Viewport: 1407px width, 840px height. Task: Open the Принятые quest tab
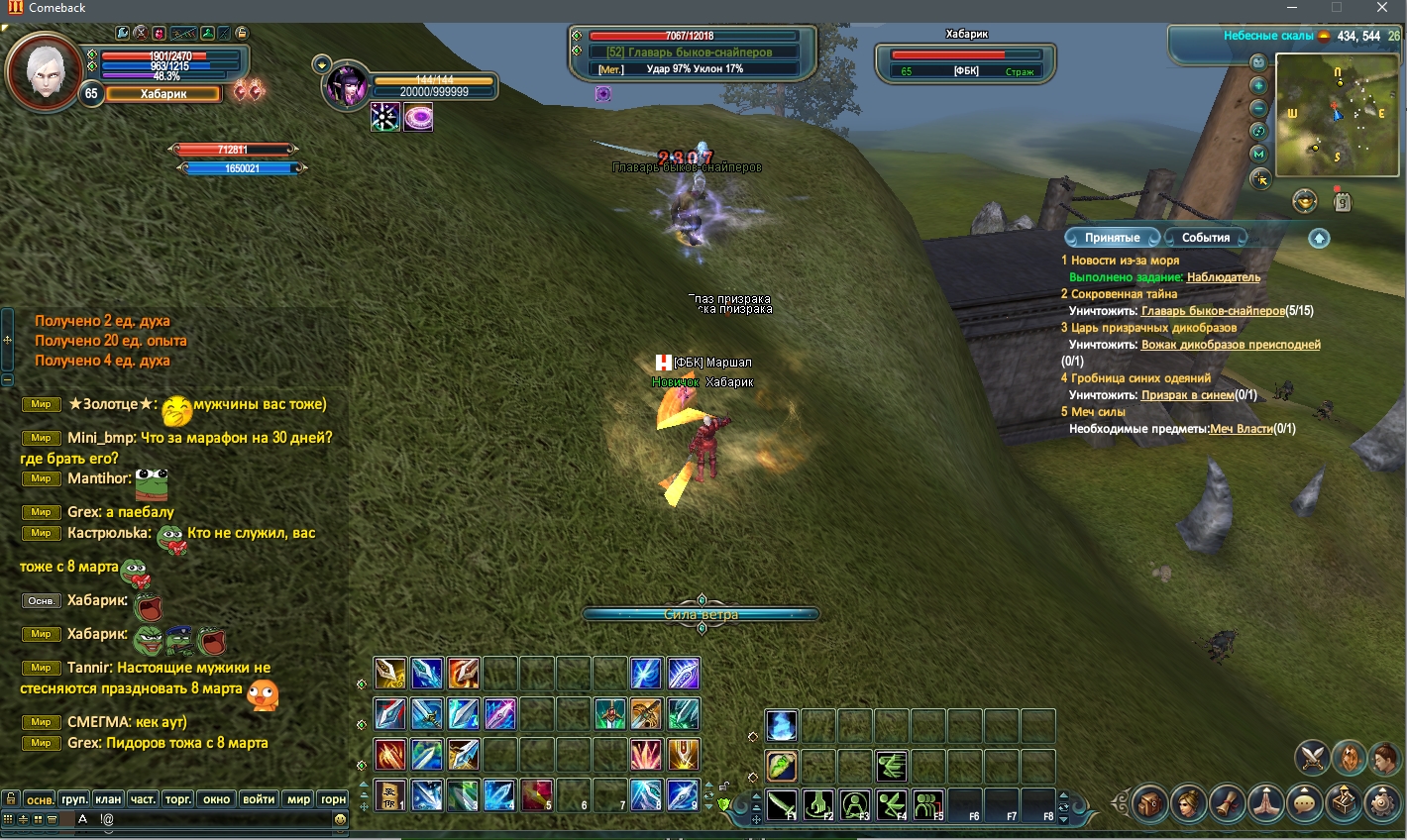coord(1112,238)
